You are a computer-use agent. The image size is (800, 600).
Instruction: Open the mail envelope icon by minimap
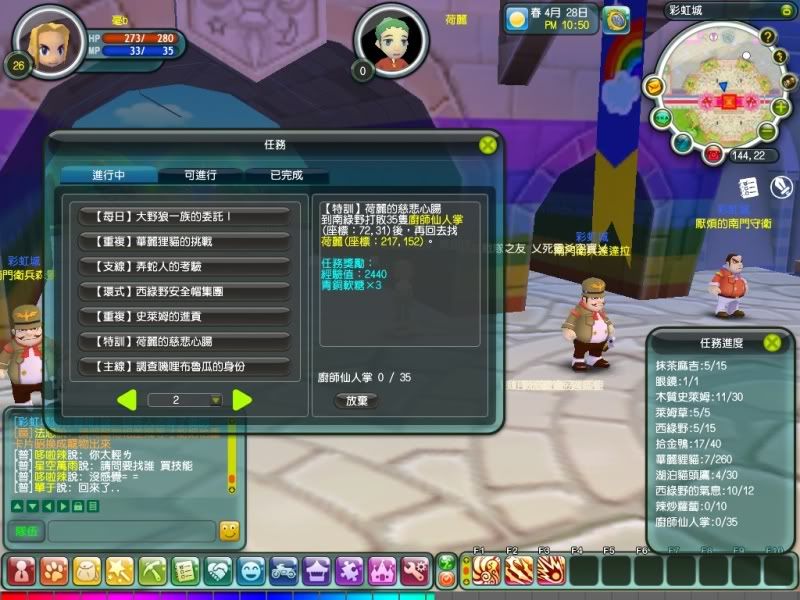(x=653, y=88)
